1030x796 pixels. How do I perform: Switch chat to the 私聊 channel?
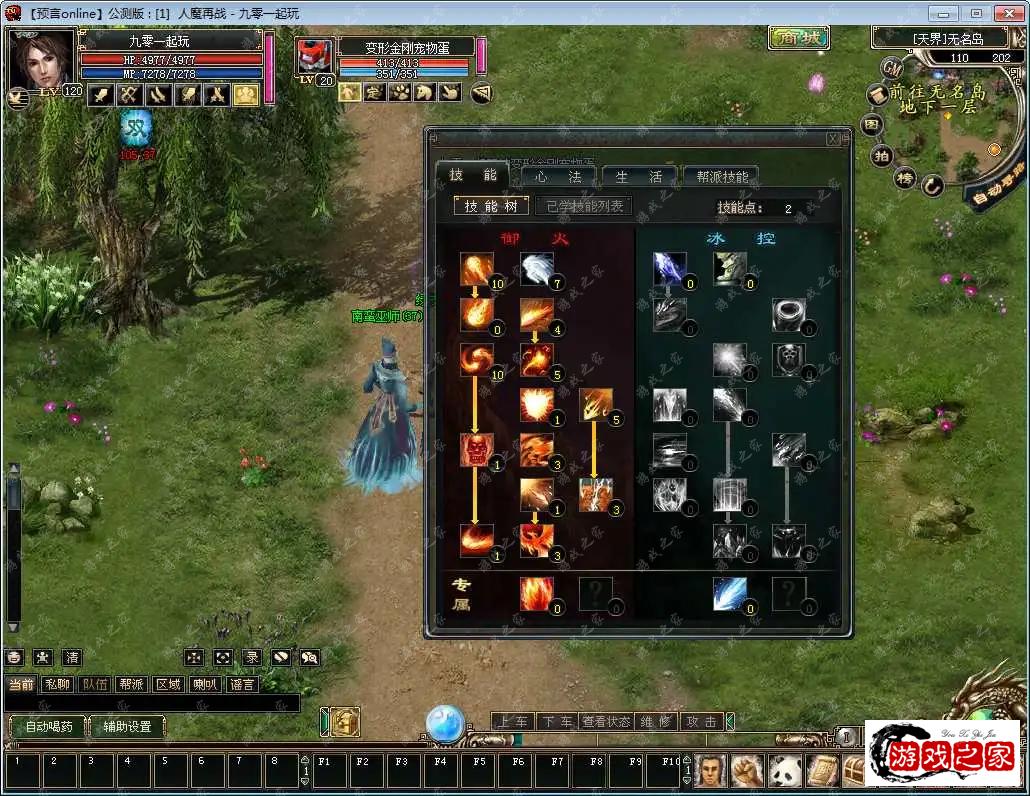[x=59, y=685]
